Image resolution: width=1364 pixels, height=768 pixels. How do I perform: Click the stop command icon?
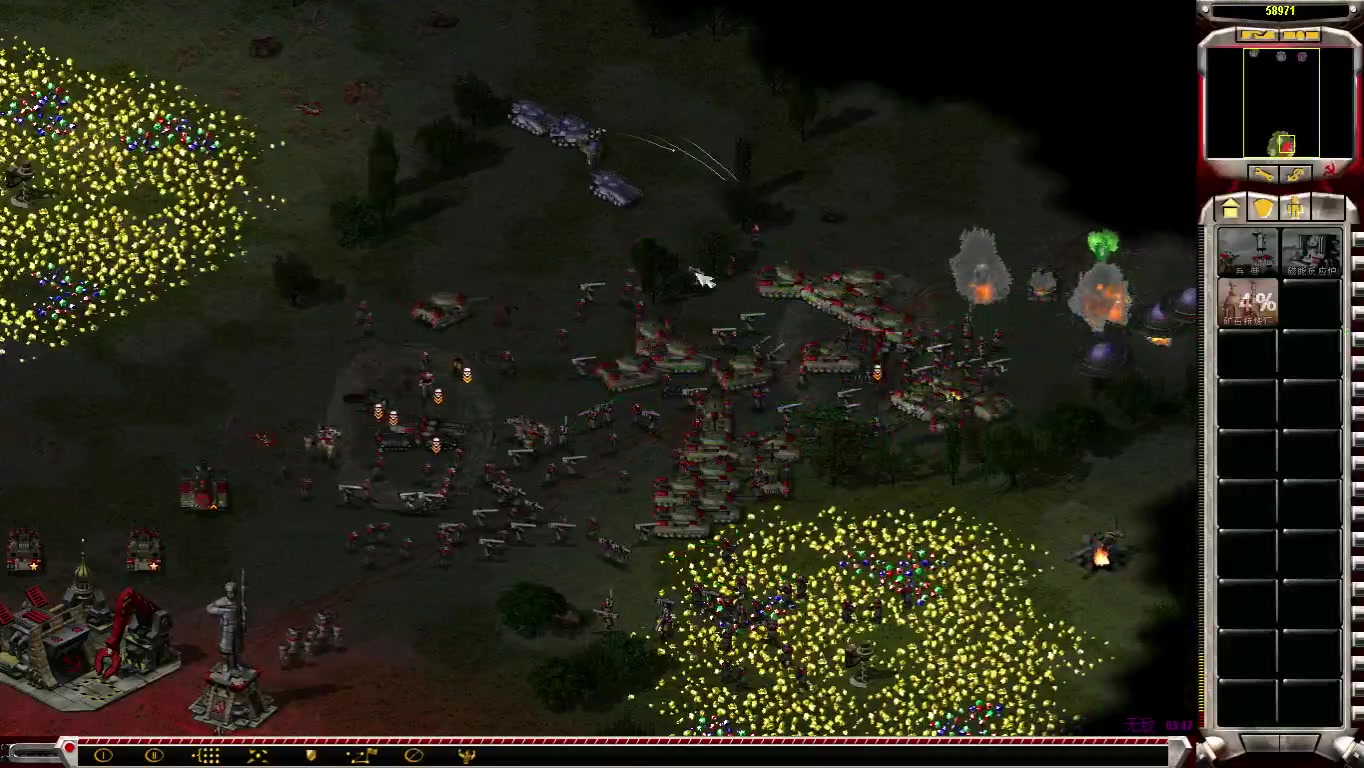[413, 756]
